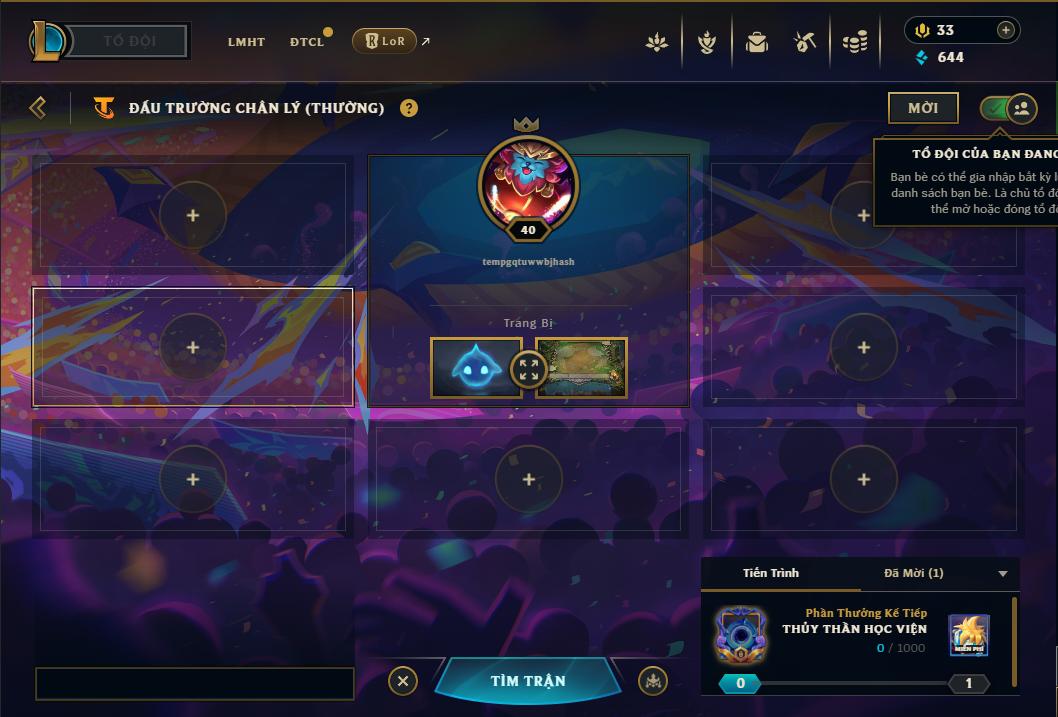Leave the lobby using the X button
1058x717 pixels.
[402, 681]
